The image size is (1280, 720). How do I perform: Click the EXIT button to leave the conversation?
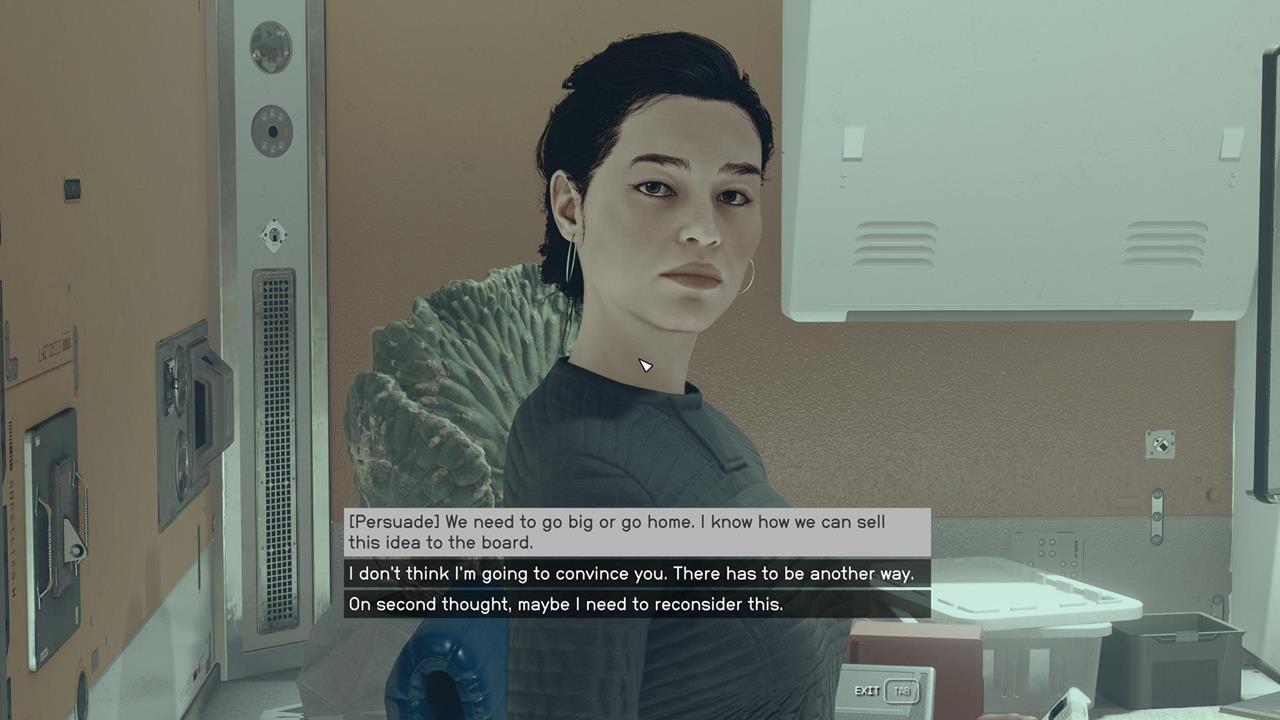tap(886, 691)
